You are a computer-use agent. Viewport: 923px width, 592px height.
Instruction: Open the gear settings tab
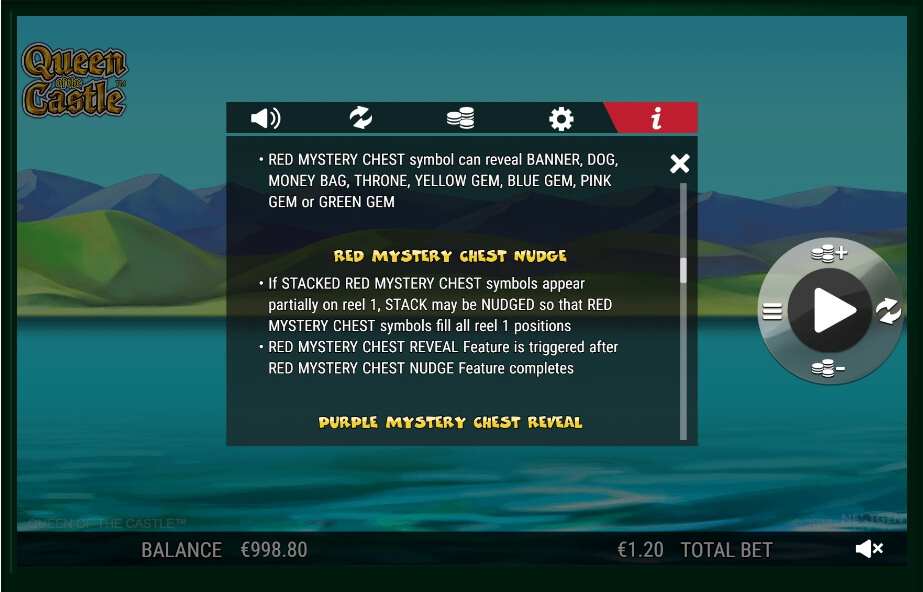coord(561,120)
